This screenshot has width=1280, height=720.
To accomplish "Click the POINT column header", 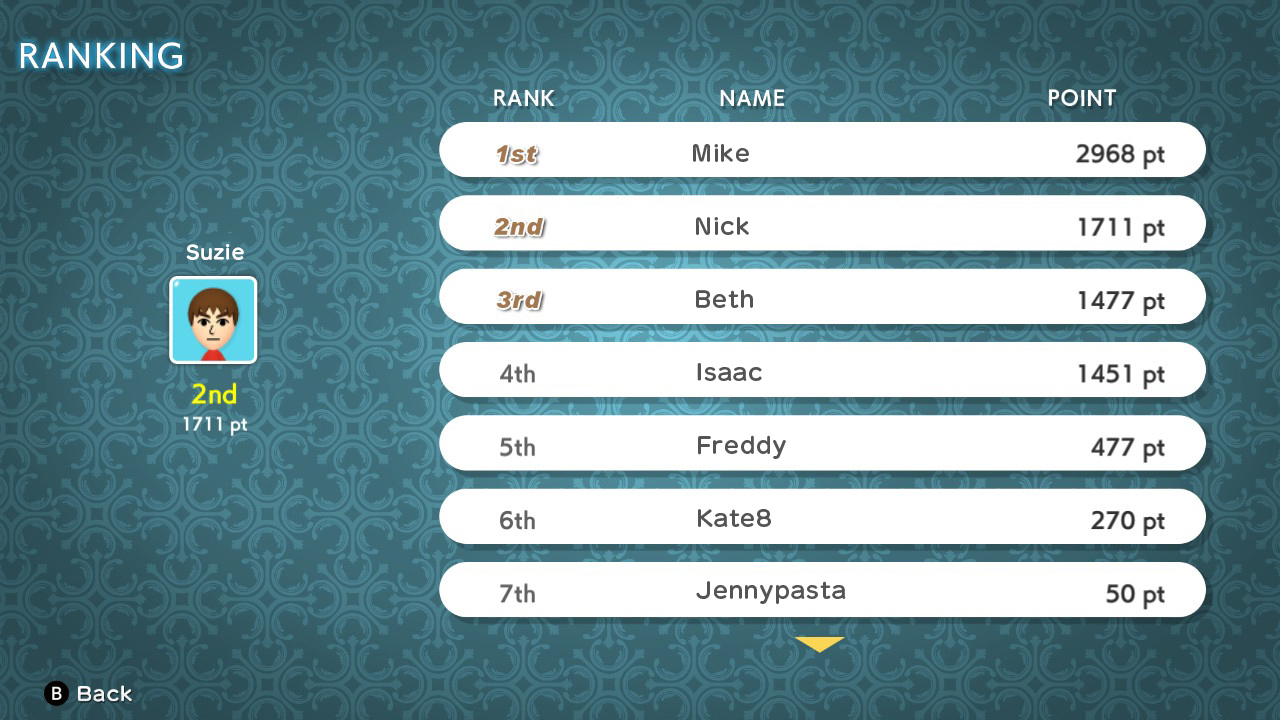I will click(x=1081, y=98).
